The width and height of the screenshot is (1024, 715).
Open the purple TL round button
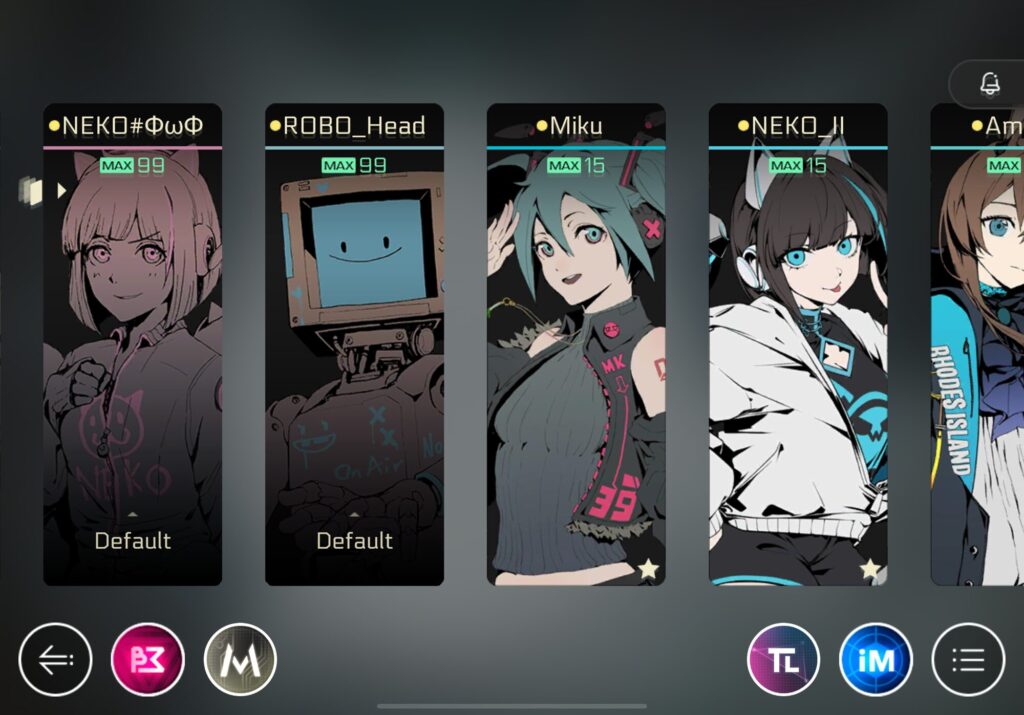coord(784,659)
